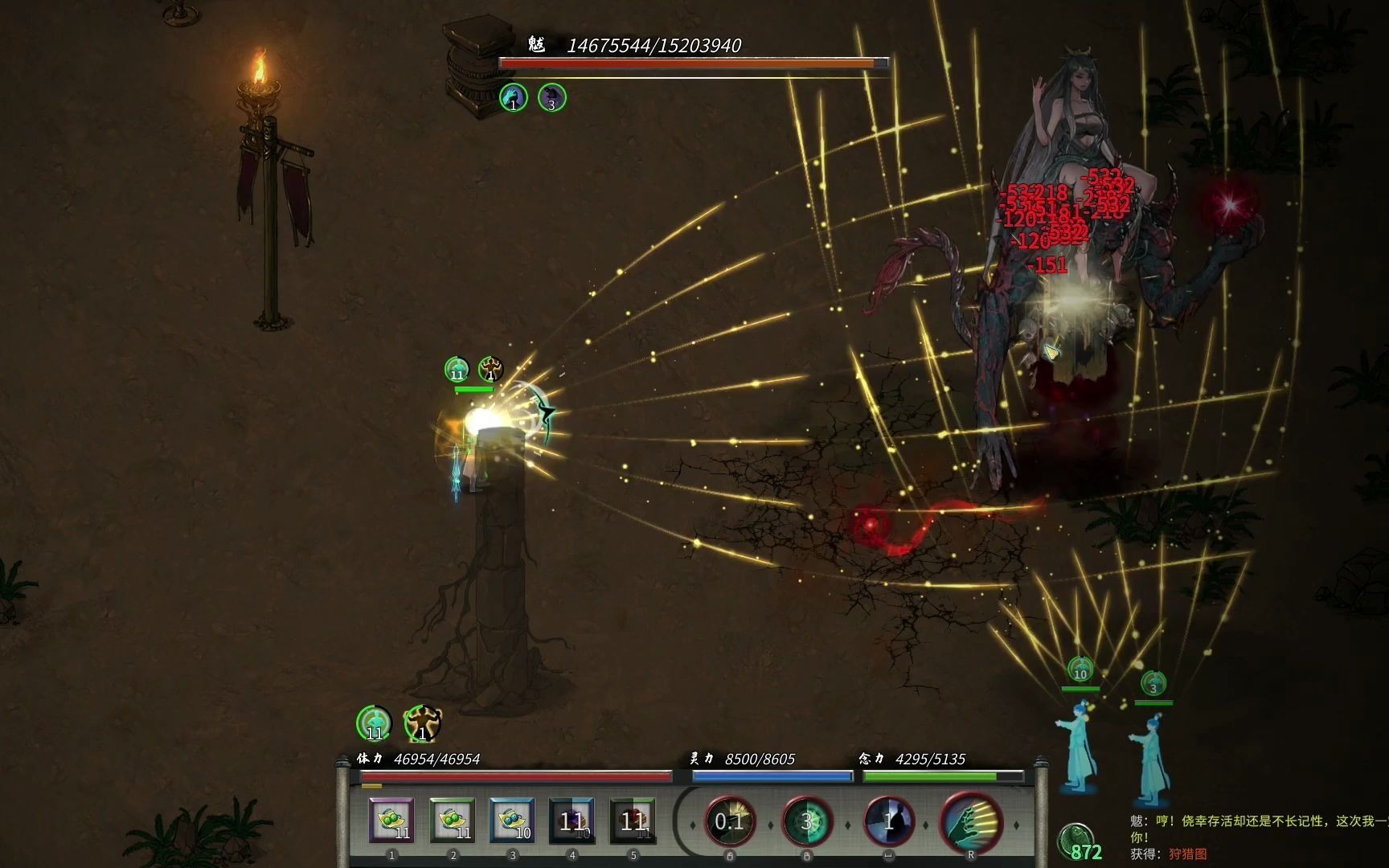This screenshot has height=868, width=1389.
Task: Click the 魅 dialogue line in chat log
Action: (1258, 821)
